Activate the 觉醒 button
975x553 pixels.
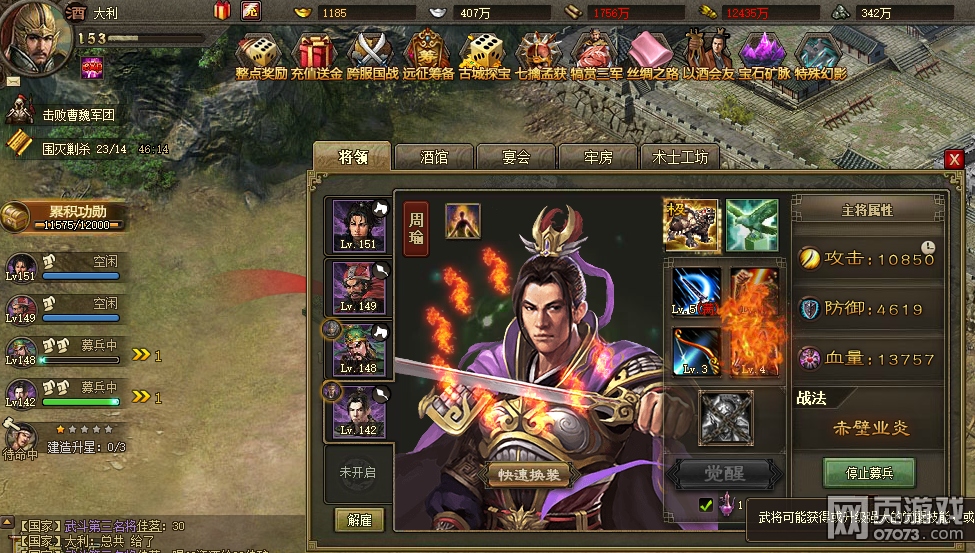tap(726, 473)
